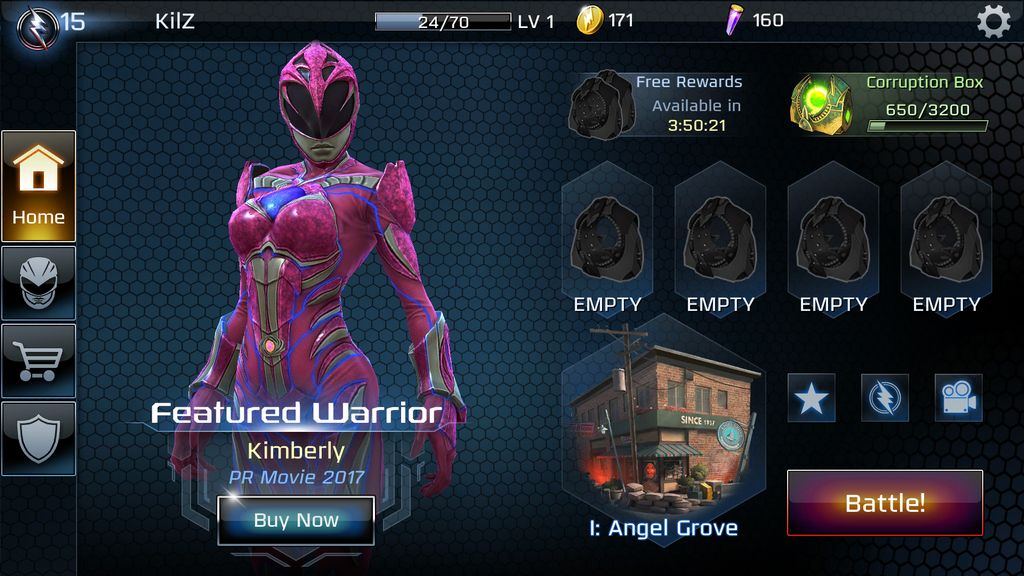Click the blue lightning bolt button

885,398
